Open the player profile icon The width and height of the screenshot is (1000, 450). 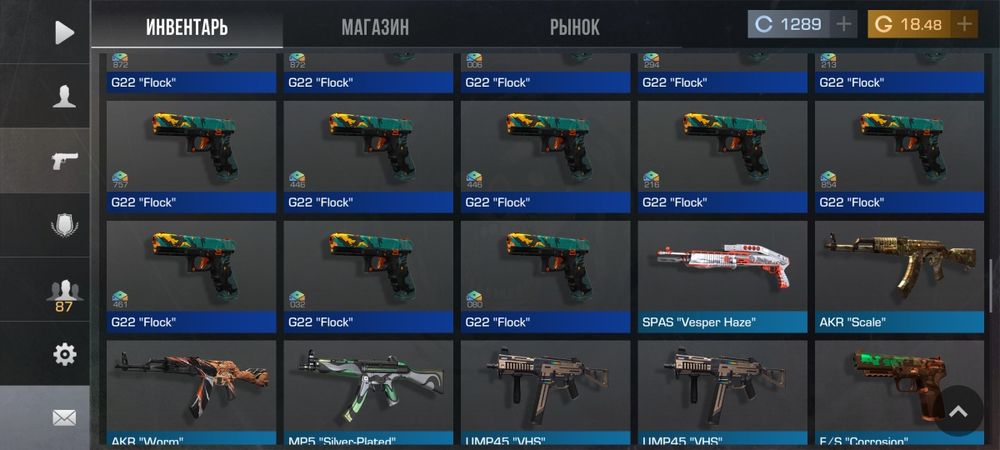(64, 96)
